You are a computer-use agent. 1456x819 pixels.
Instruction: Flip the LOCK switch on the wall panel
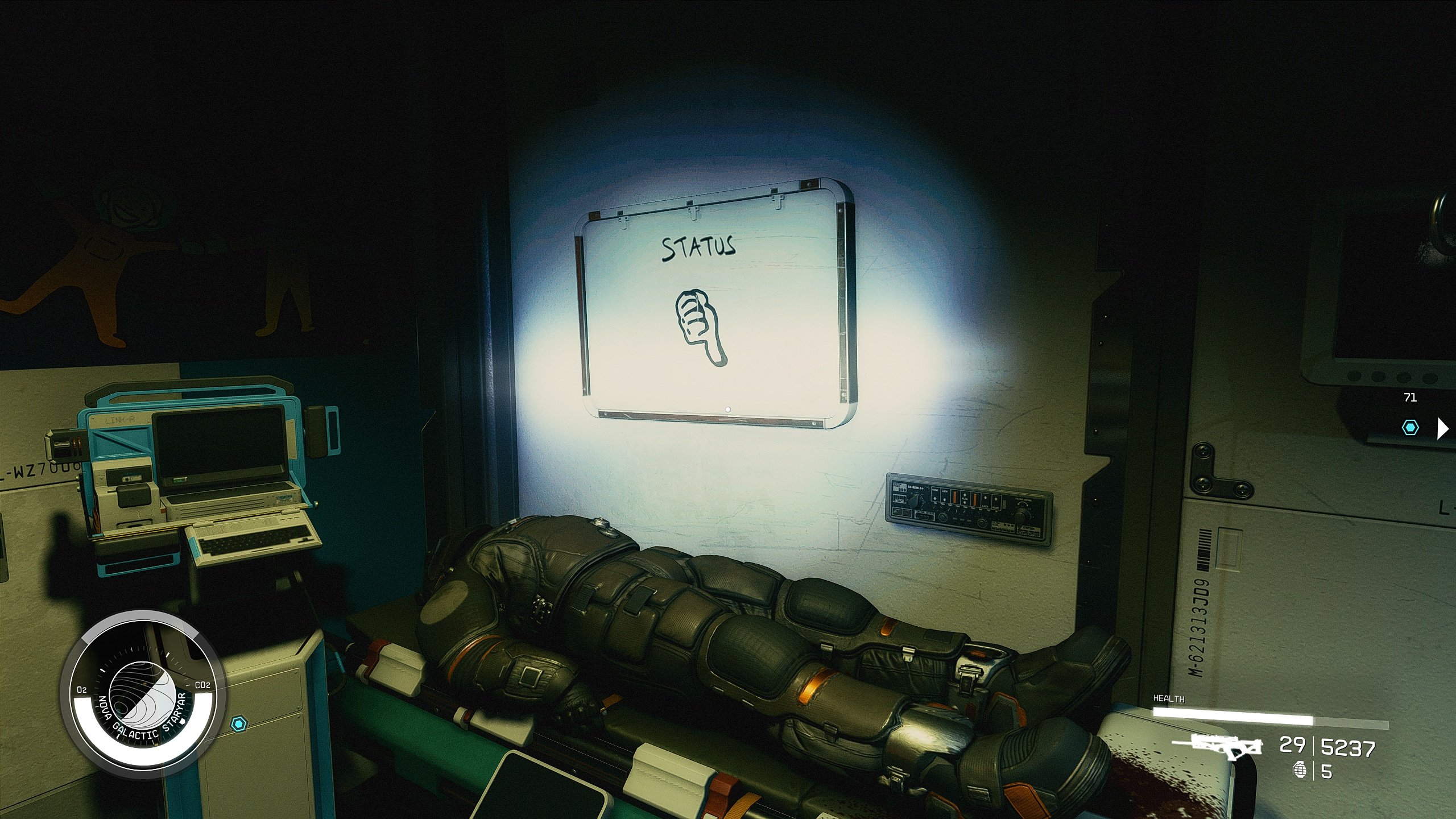pos(945,499)
